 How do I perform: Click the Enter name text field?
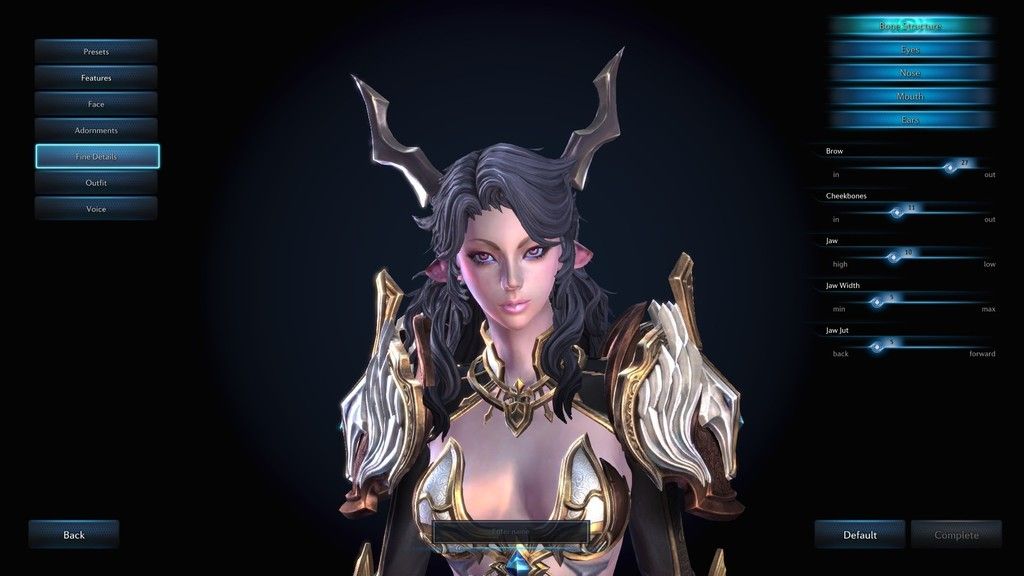coord(510,531)
